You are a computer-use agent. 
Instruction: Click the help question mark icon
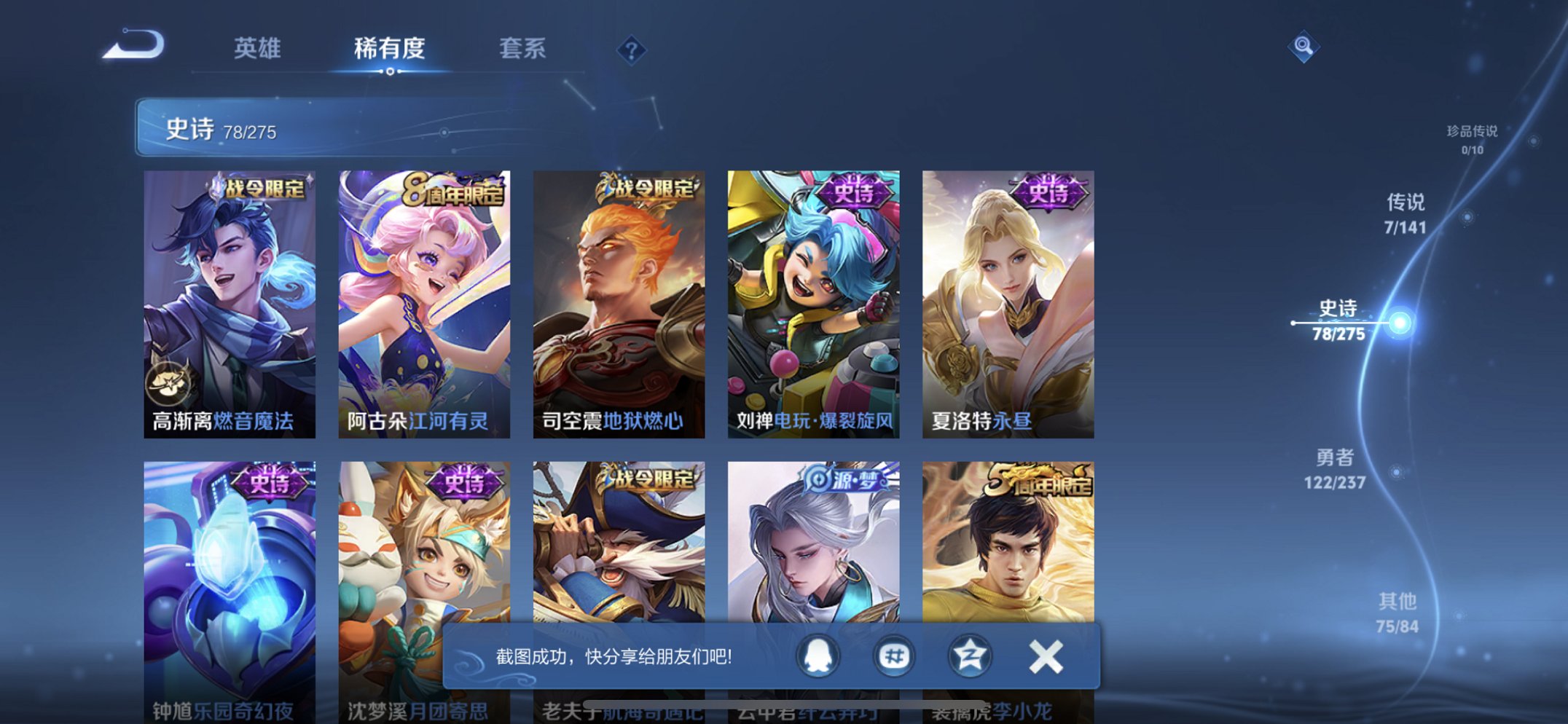(x=631, y=51)
